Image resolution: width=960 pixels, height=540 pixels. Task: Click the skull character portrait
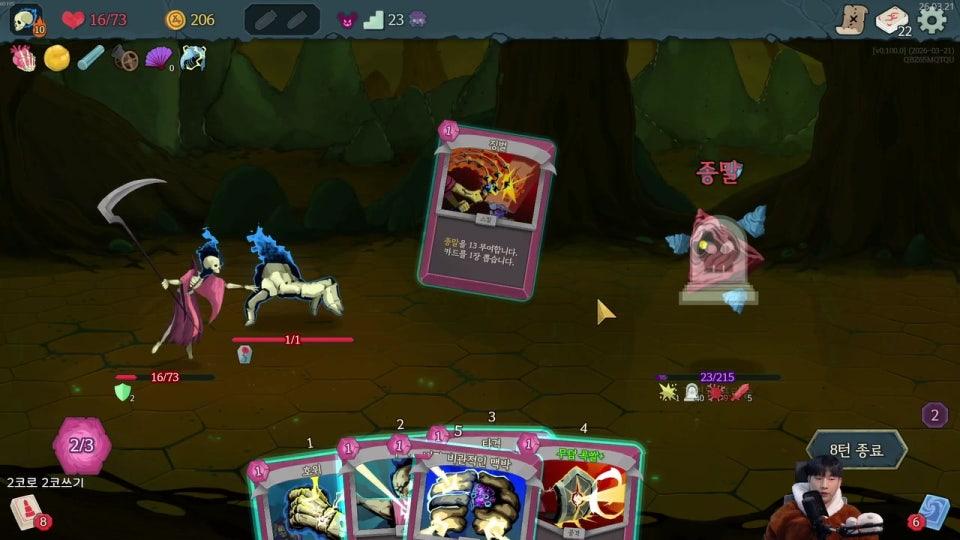pos(26,19)
